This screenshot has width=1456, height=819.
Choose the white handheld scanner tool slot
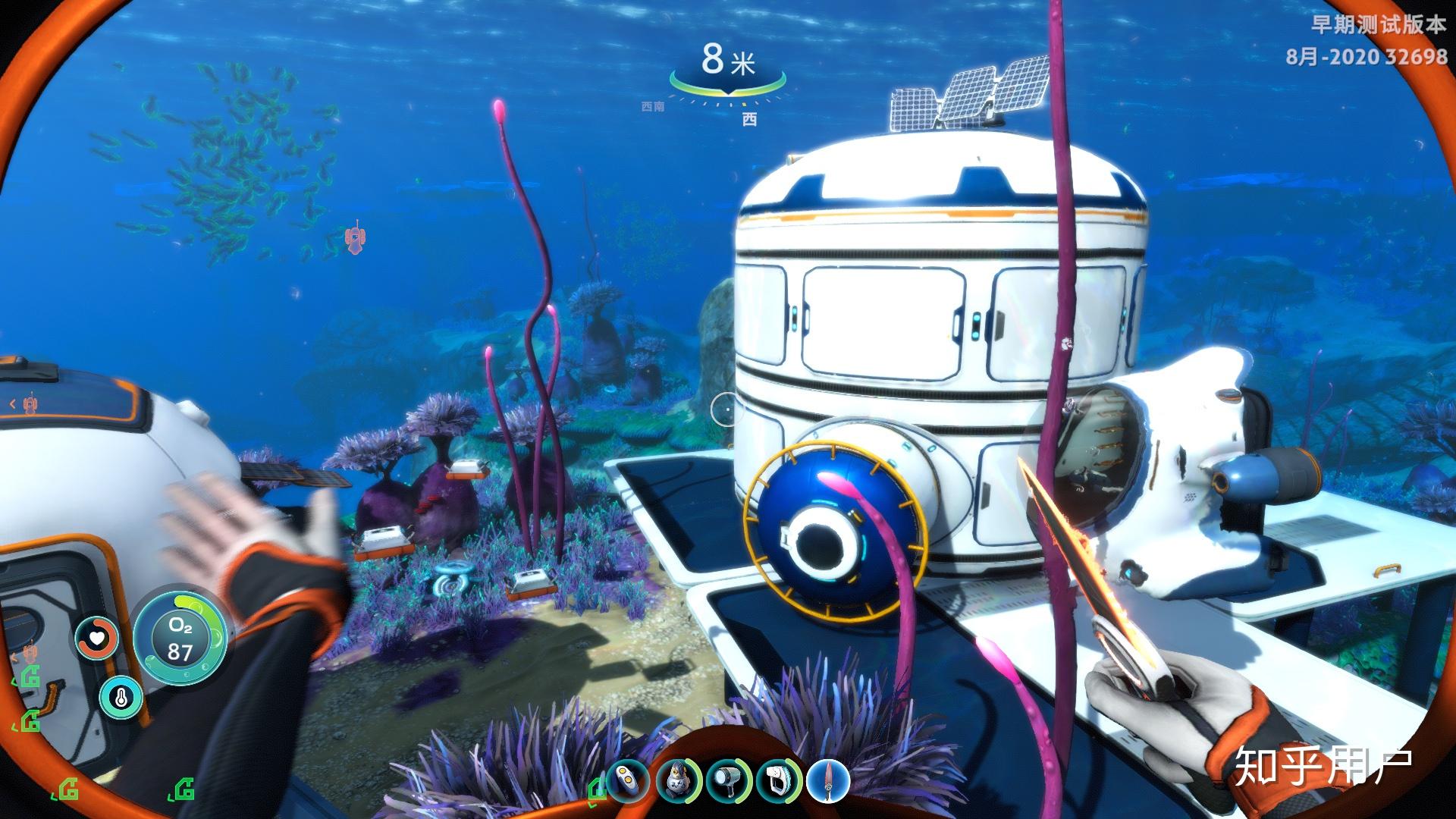777,780
